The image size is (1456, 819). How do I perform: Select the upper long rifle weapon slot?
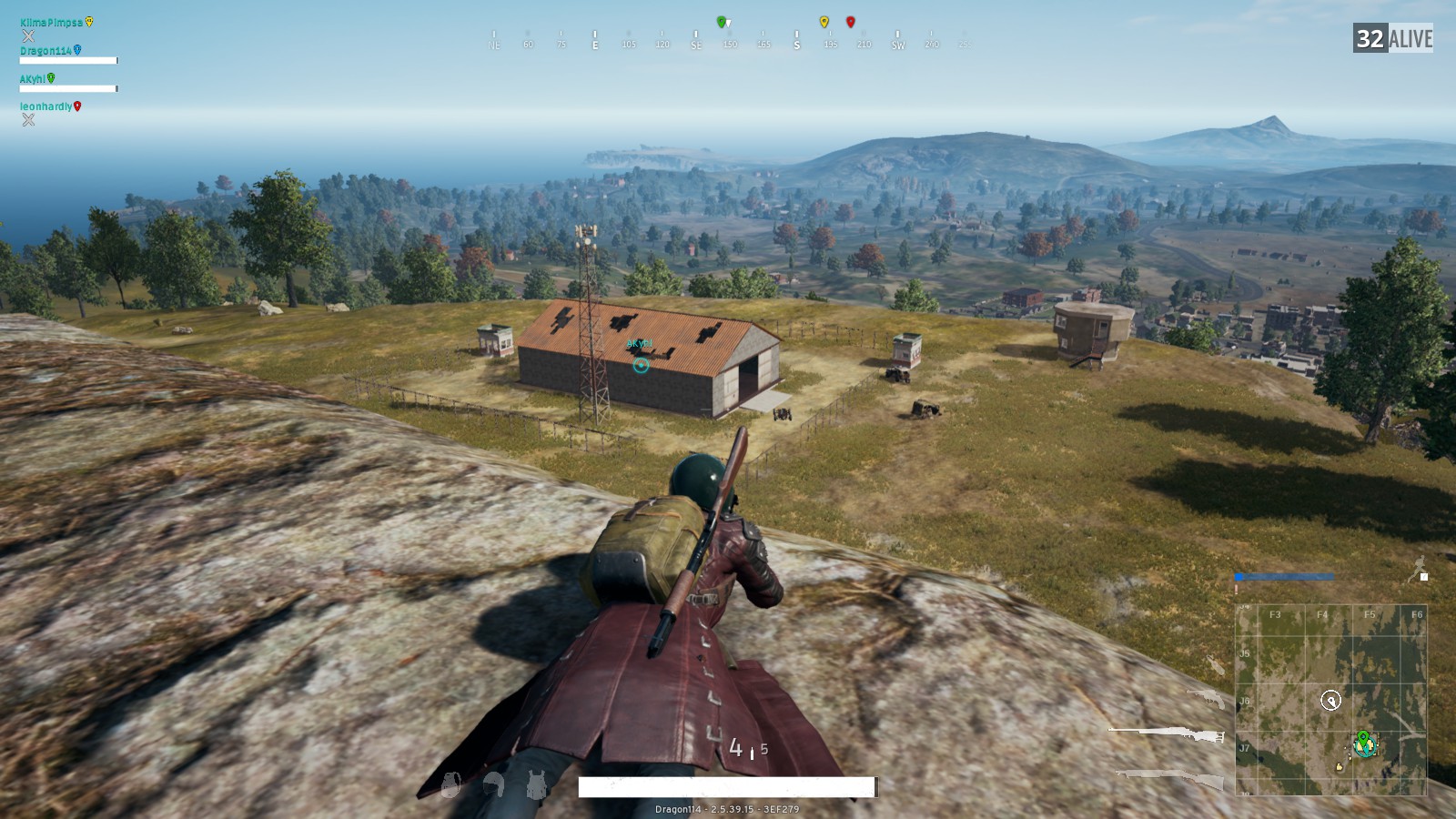pos(1168,733)
